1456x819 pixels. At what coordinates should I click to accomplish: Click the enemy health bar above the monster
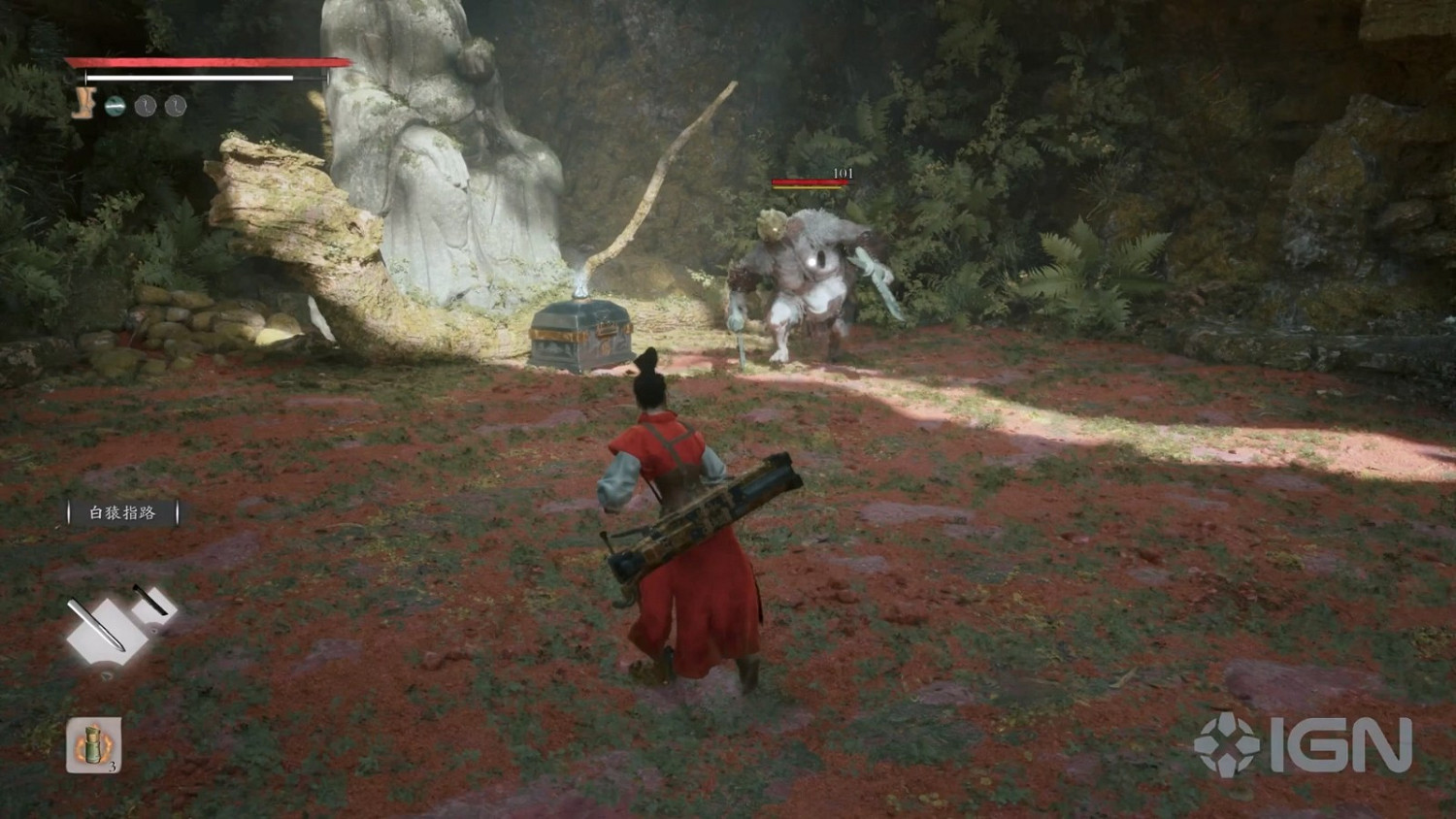[x=809, y=180]
